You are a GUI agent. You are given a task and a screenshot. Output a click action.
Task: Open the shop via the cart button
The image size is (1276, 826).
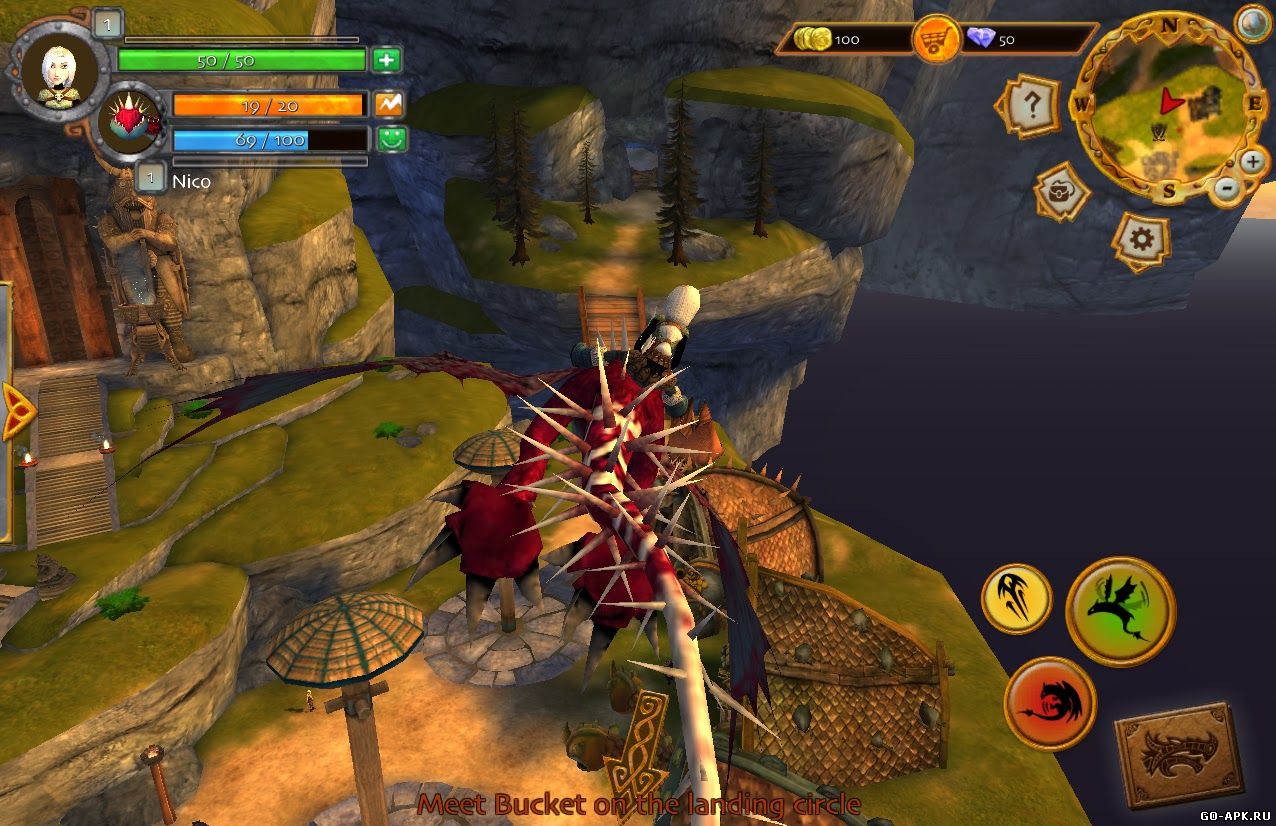pos(937,41)
